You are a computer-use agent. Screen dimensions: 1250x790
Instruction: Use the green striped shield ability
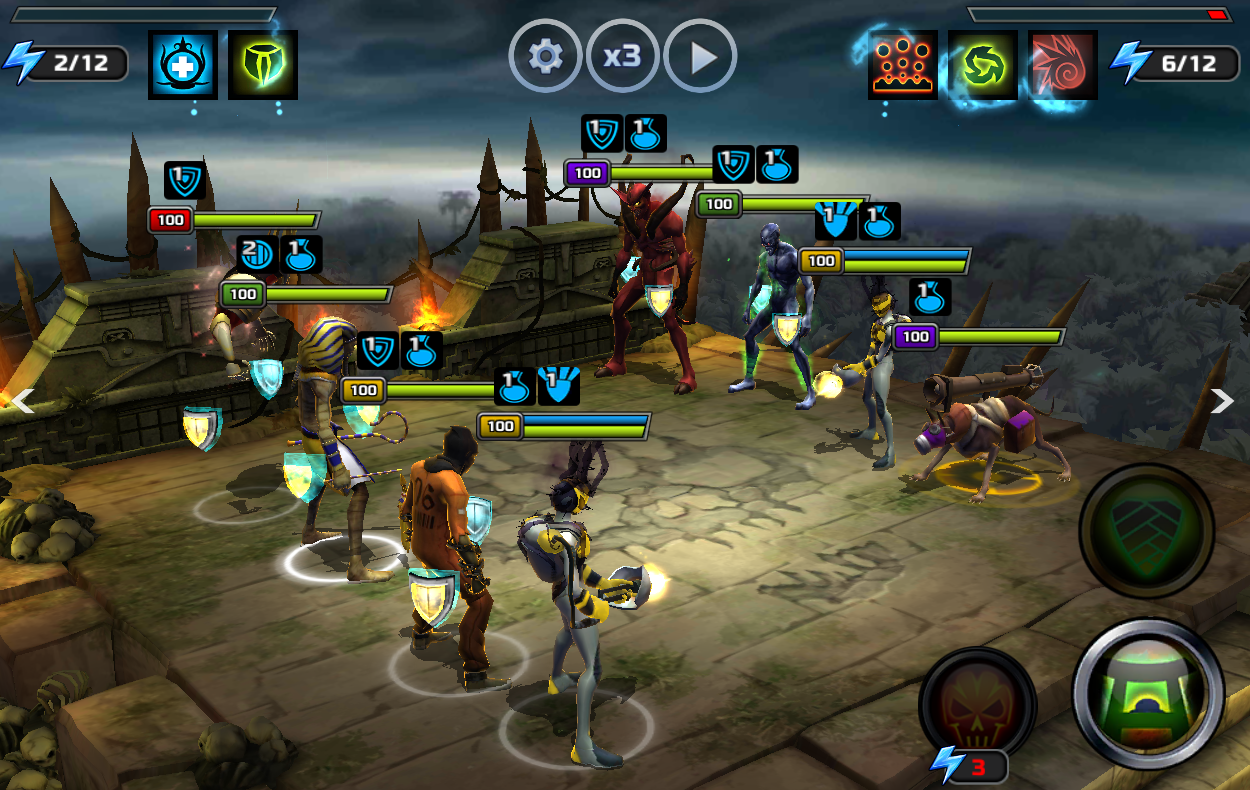[1146, 530]
